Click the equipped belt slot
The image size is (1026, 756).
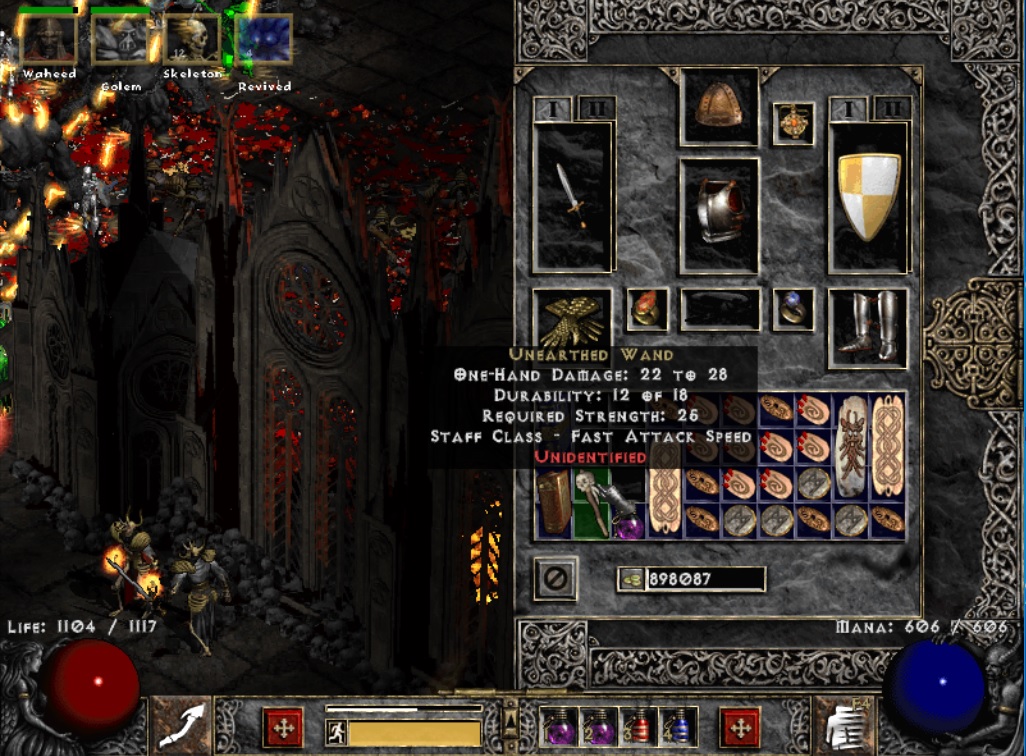720,309
